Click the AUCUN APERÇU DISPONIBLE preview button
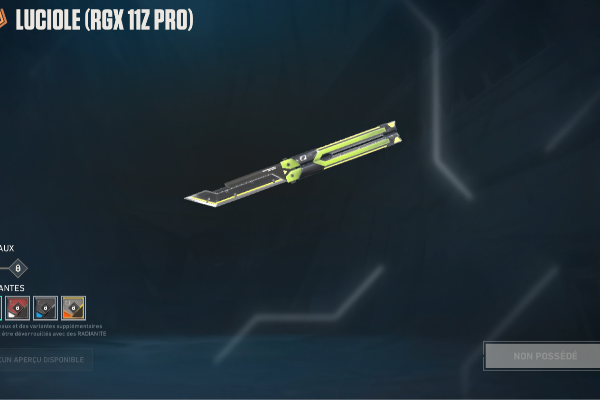 [x=45, y=359]
